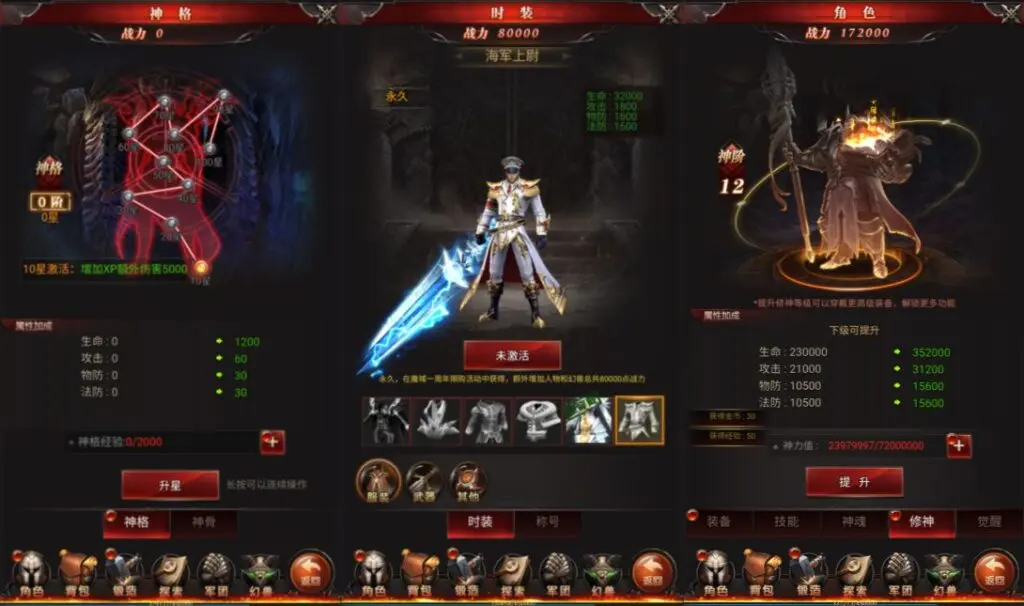Select the 时装 fashion tab
1024x606 pixels.
coord(480,522)
